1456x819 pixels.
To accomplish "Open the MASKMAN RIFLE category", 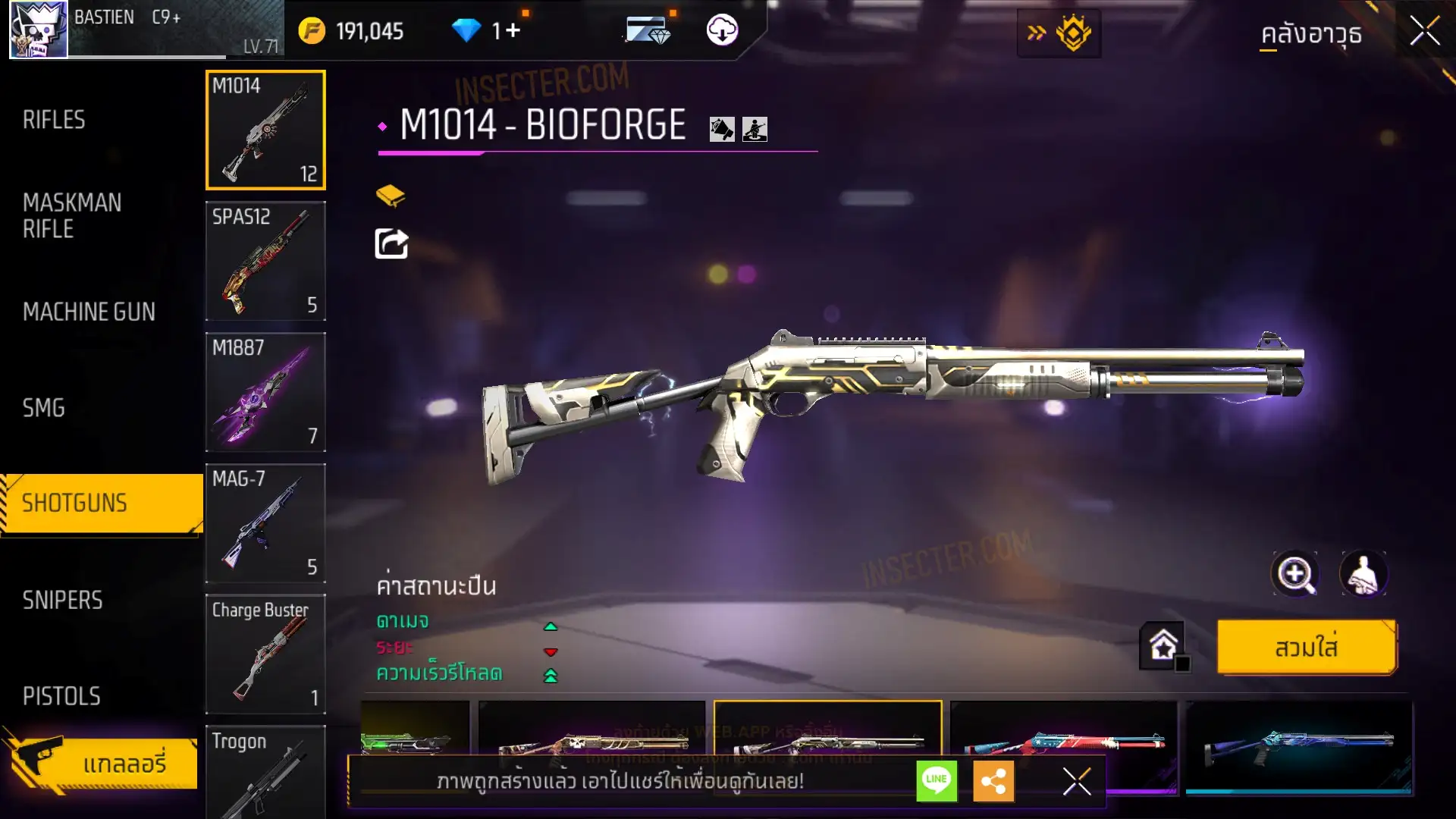I will [x=72, y=215].
